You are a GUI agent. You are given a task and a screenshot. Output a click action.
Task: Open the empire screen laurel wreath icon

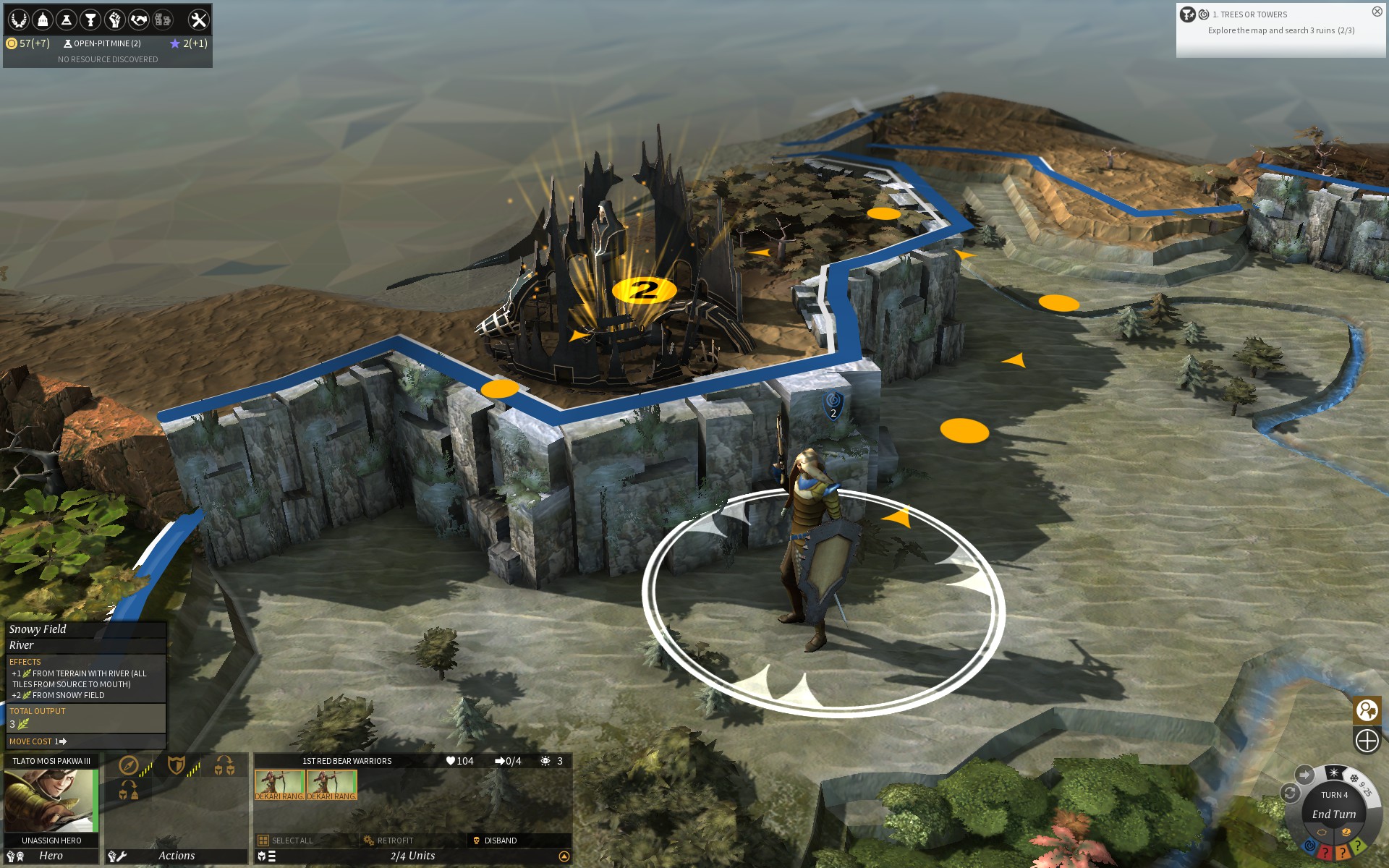click(18, 20)
